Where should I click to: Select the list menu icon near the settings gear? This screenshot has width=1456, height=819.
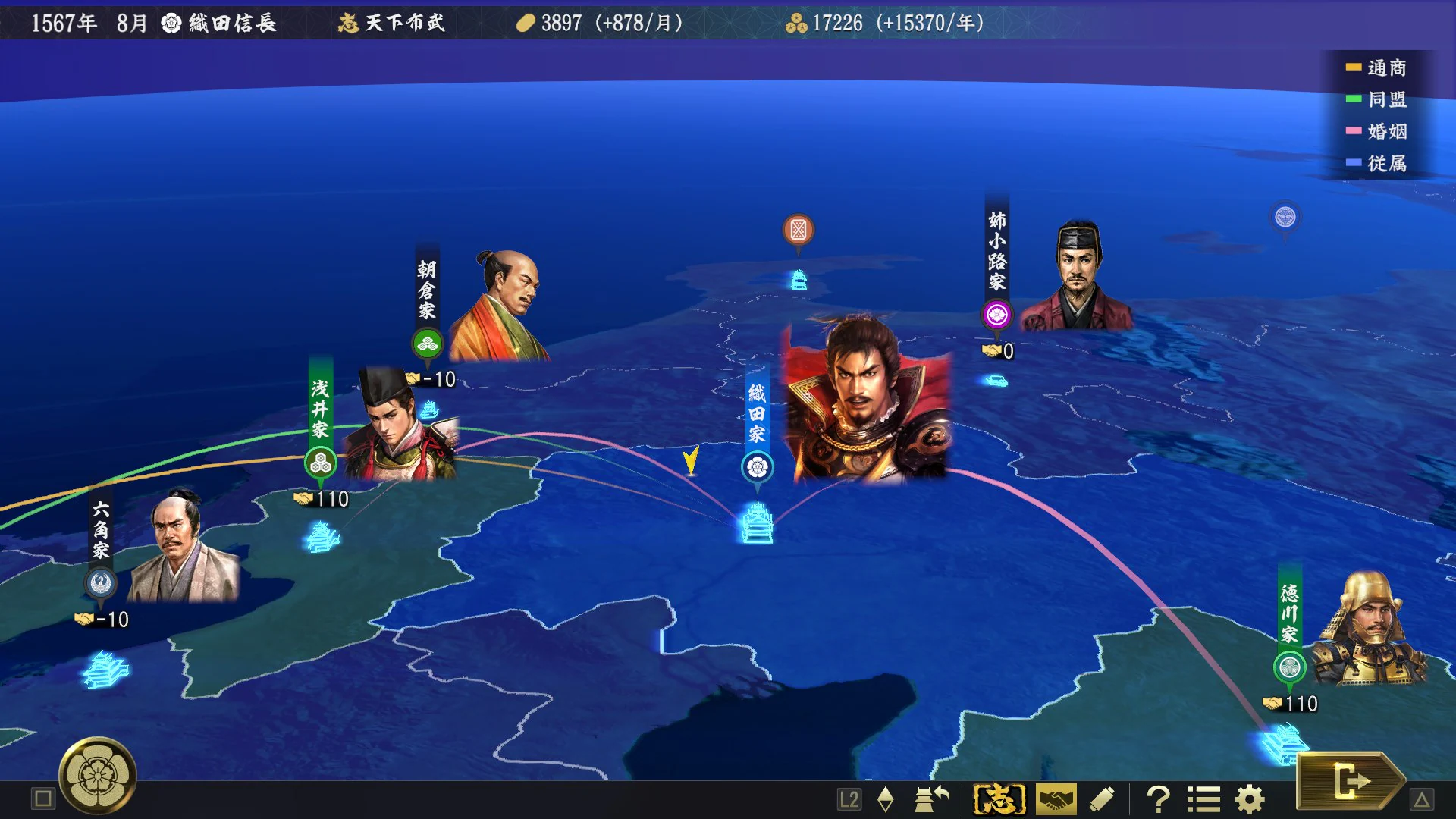[1205, 799]
